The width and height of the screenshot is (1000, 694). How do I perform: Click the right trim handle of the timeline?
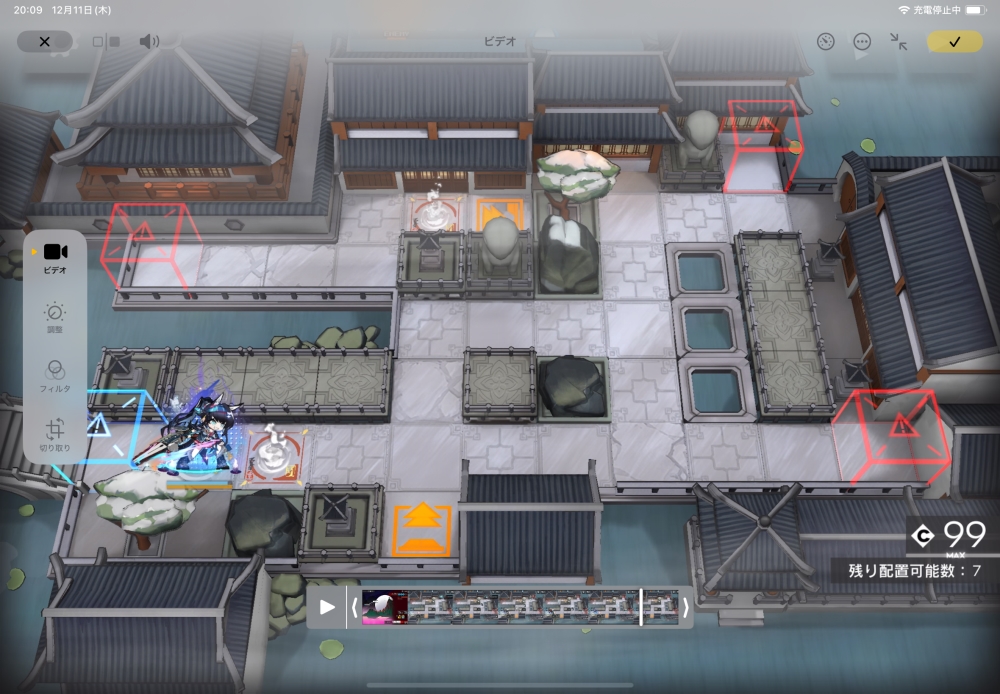(685, 606)
